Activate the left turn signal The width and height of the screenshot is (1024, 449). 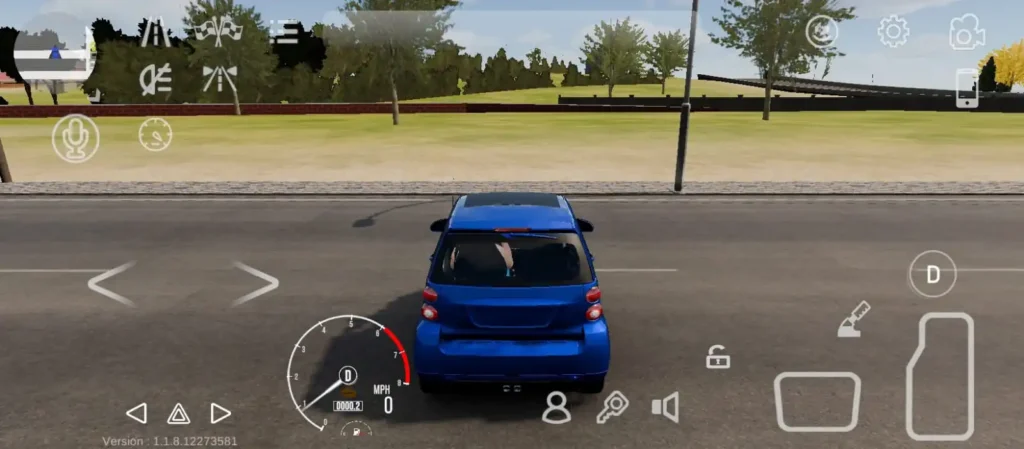136,413
